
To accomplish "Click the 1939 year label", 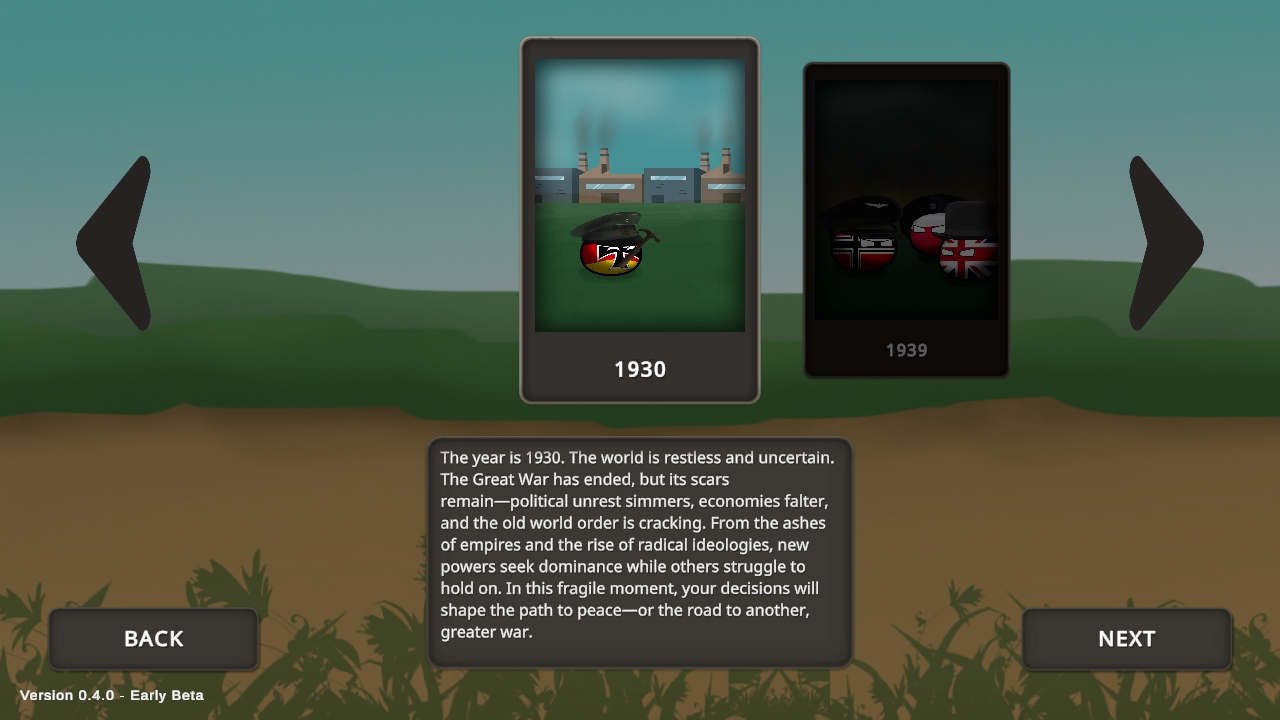I will click(x=906, y=350).
